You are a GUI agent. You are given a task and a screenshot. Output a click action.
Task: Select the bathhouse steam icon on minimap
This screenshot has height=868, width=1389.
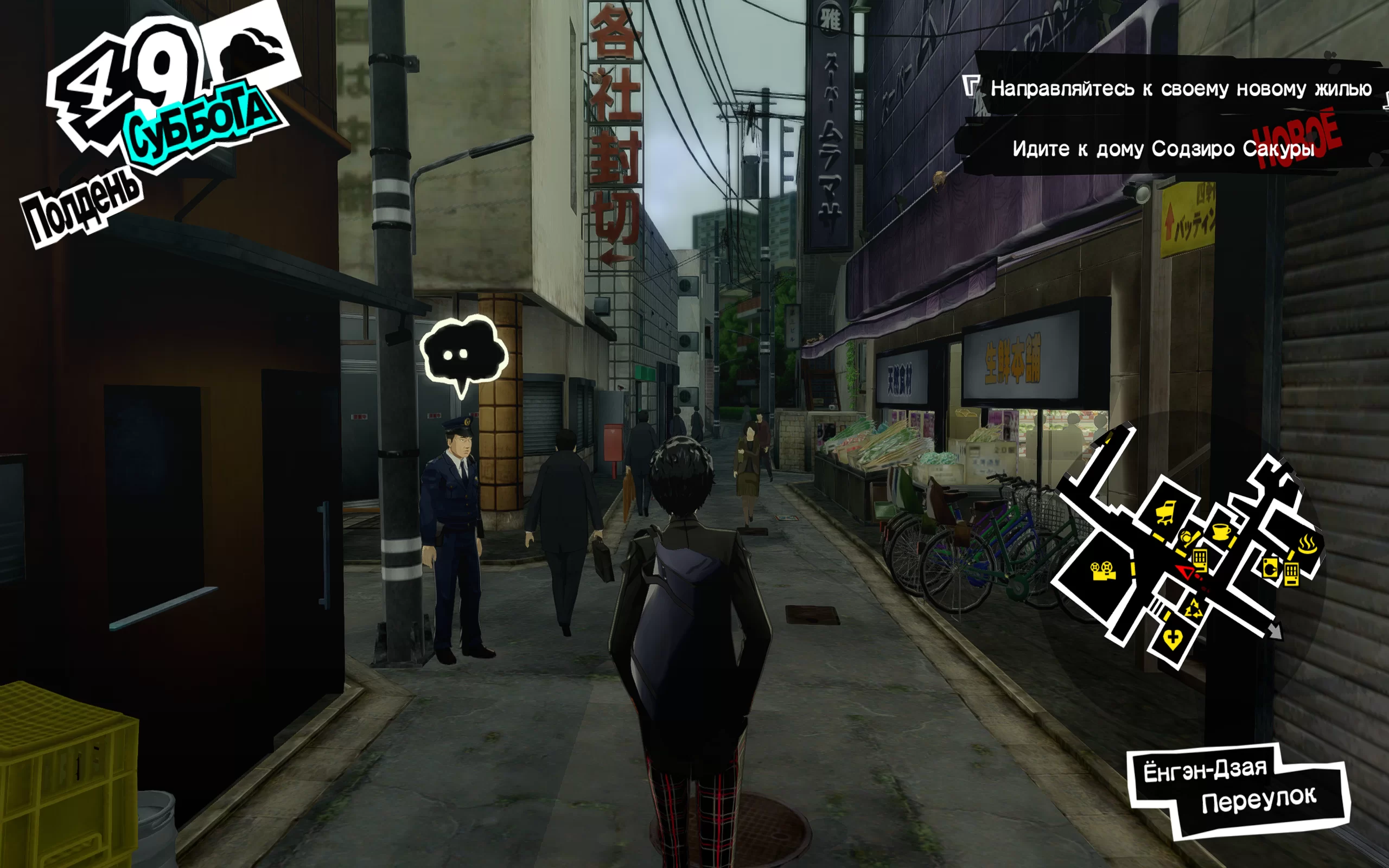click(1307, 542)
